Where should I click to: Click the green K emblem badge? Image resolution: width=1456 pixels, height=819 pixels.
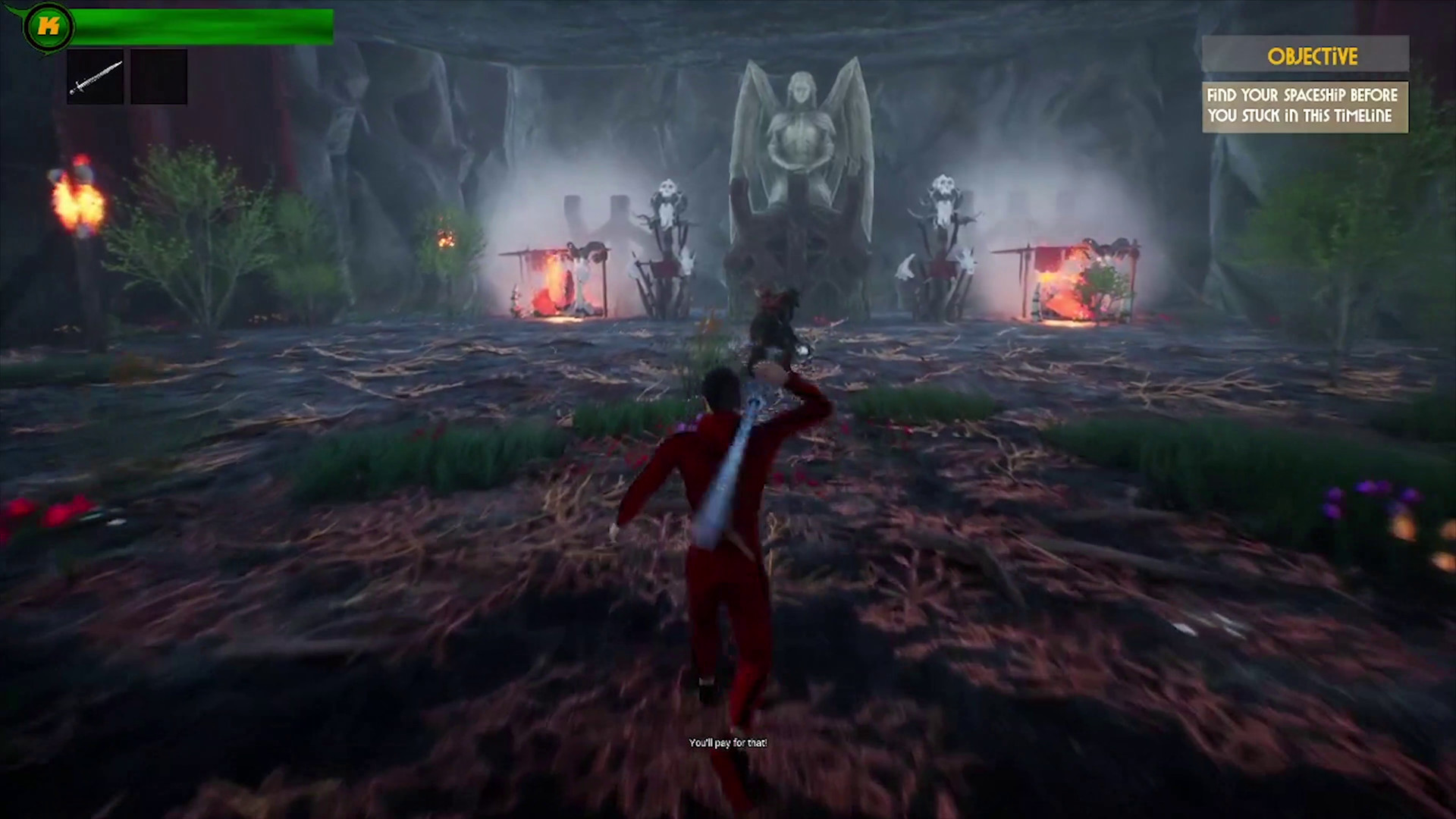click(50, 24)
